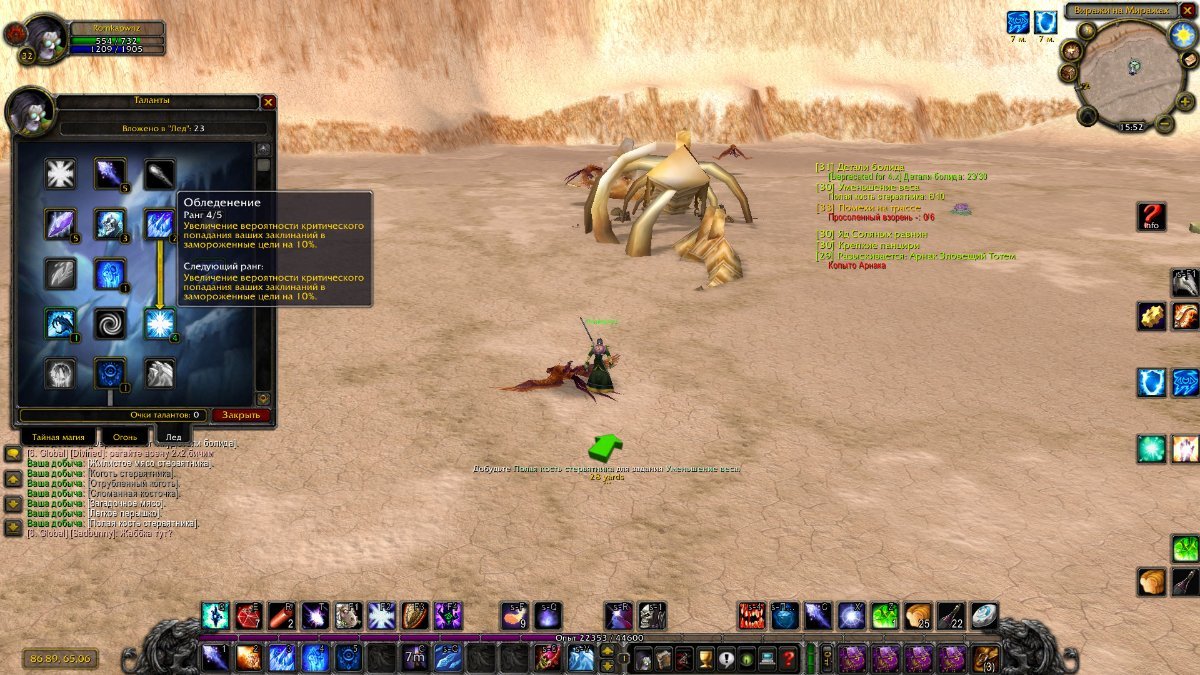Use the bread food item with count 25
Screen dimensions: 1200x675
917,616
